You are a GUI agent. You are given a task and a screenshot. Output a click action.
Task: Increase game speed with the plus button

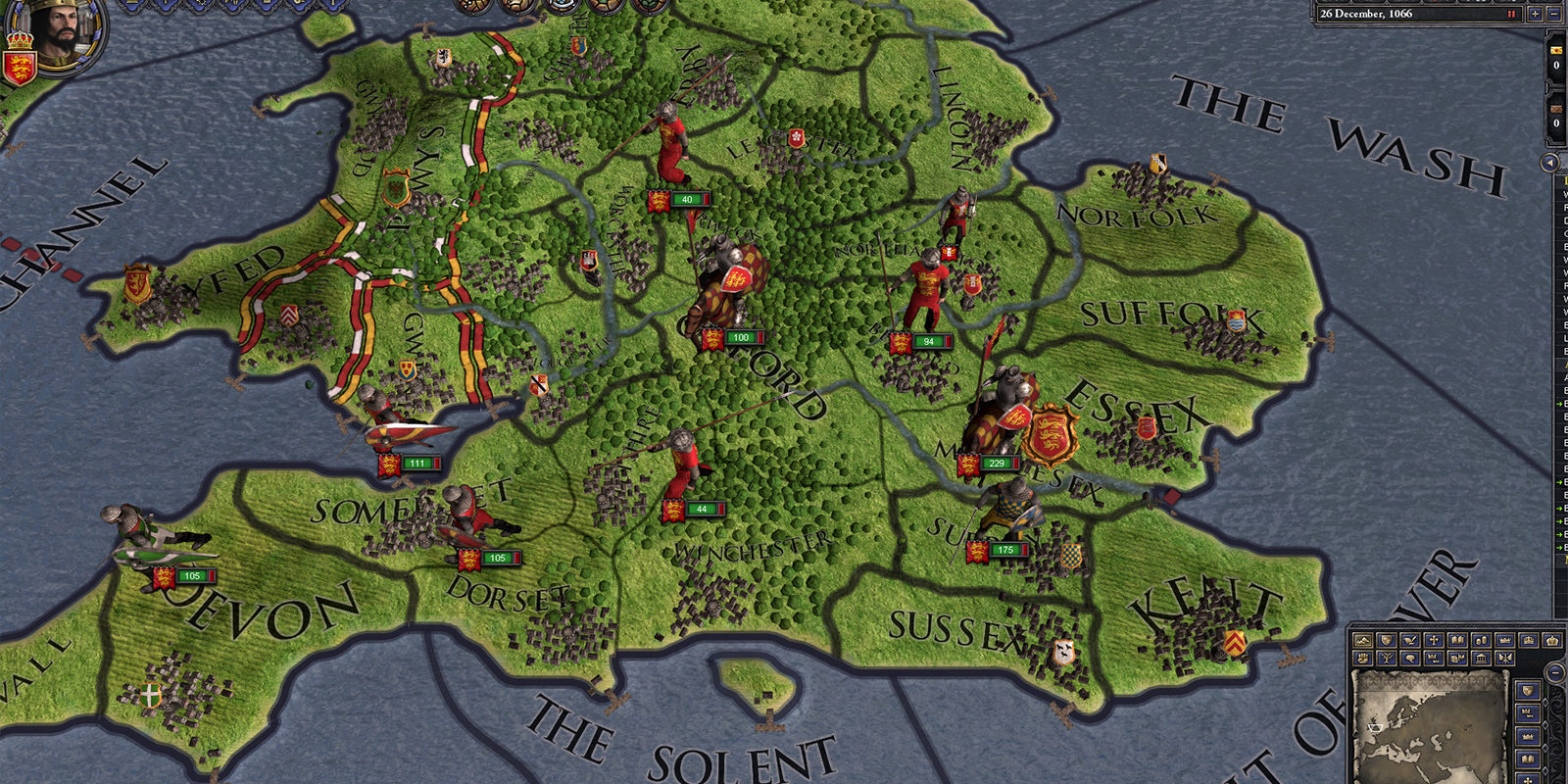tap(1535, 14)
